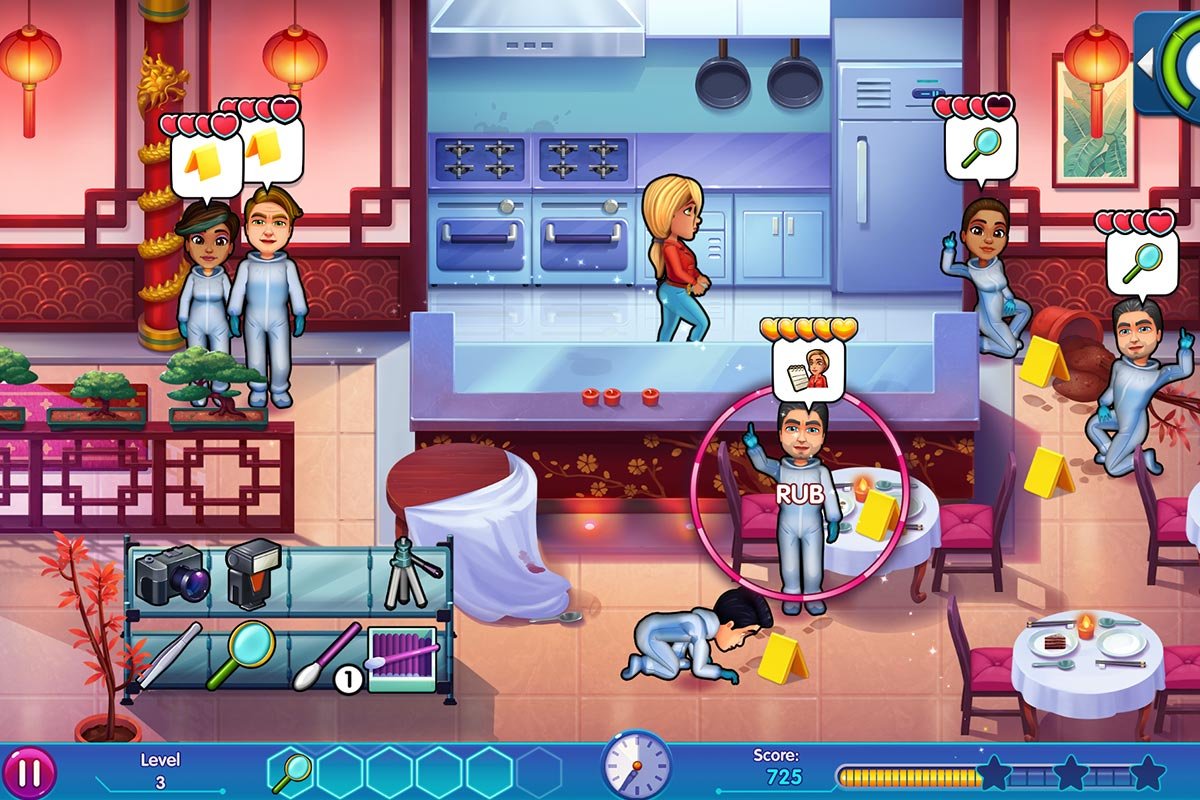Image resolution: width=1200 pixels, height=800 pixels.
Task: Select the magnifying glass in the tray slot
Action: (292, 772)
